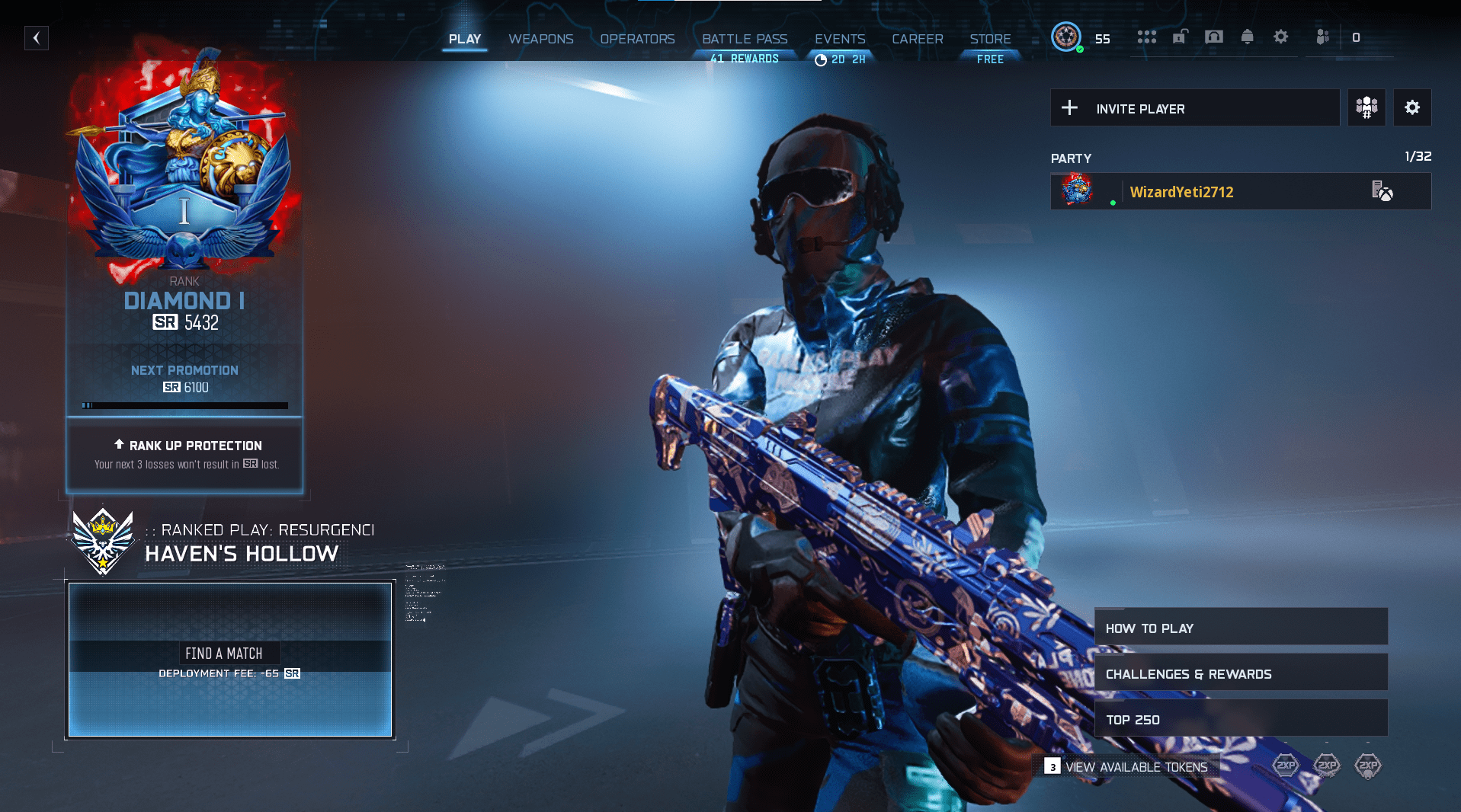Open voice chat via the headset icon
This screenshot has width=1461, height=812.
(x=1213, y=37)
